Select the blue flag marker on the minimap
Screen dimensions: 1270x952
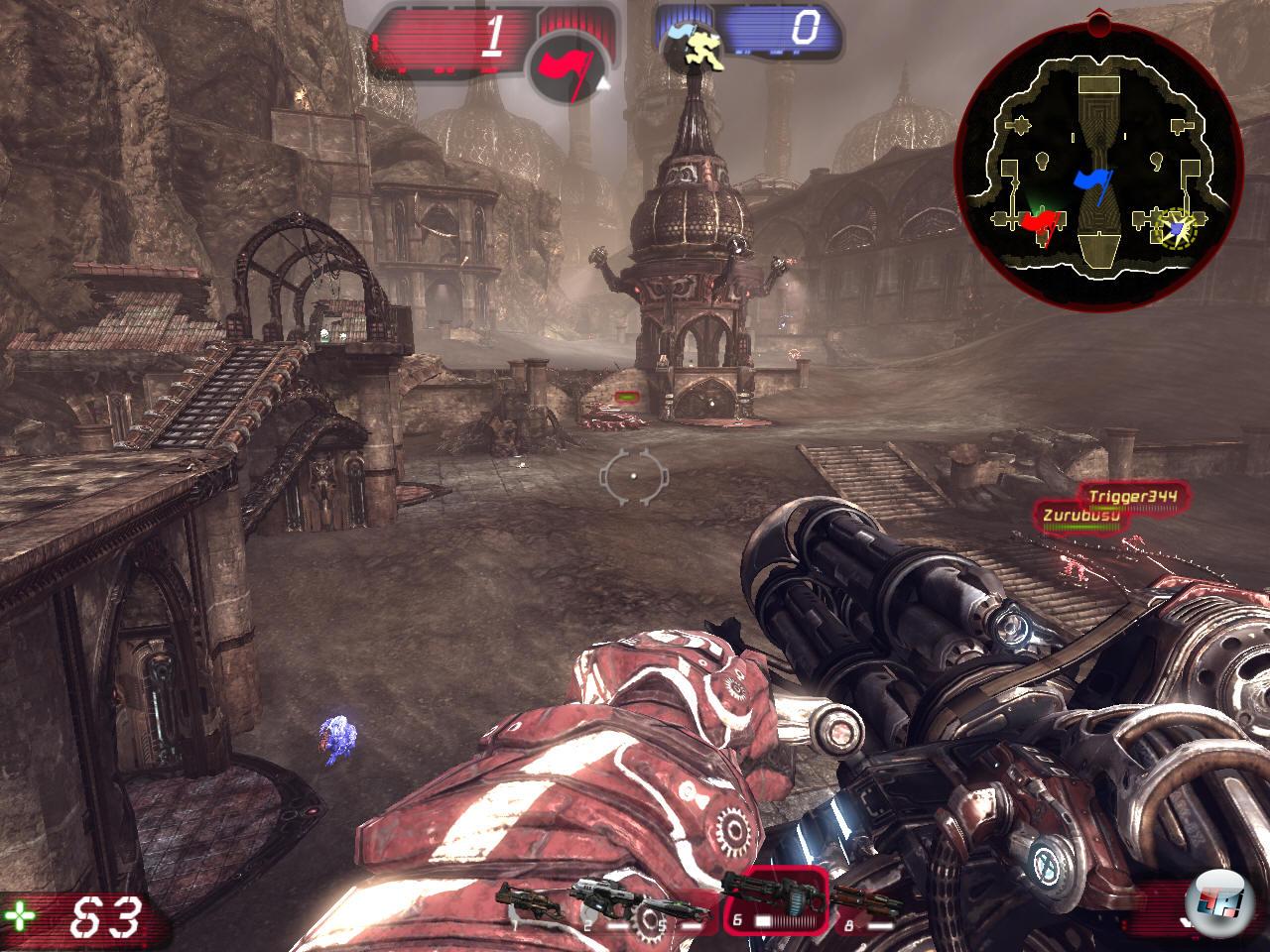(x=1096, y=183)
